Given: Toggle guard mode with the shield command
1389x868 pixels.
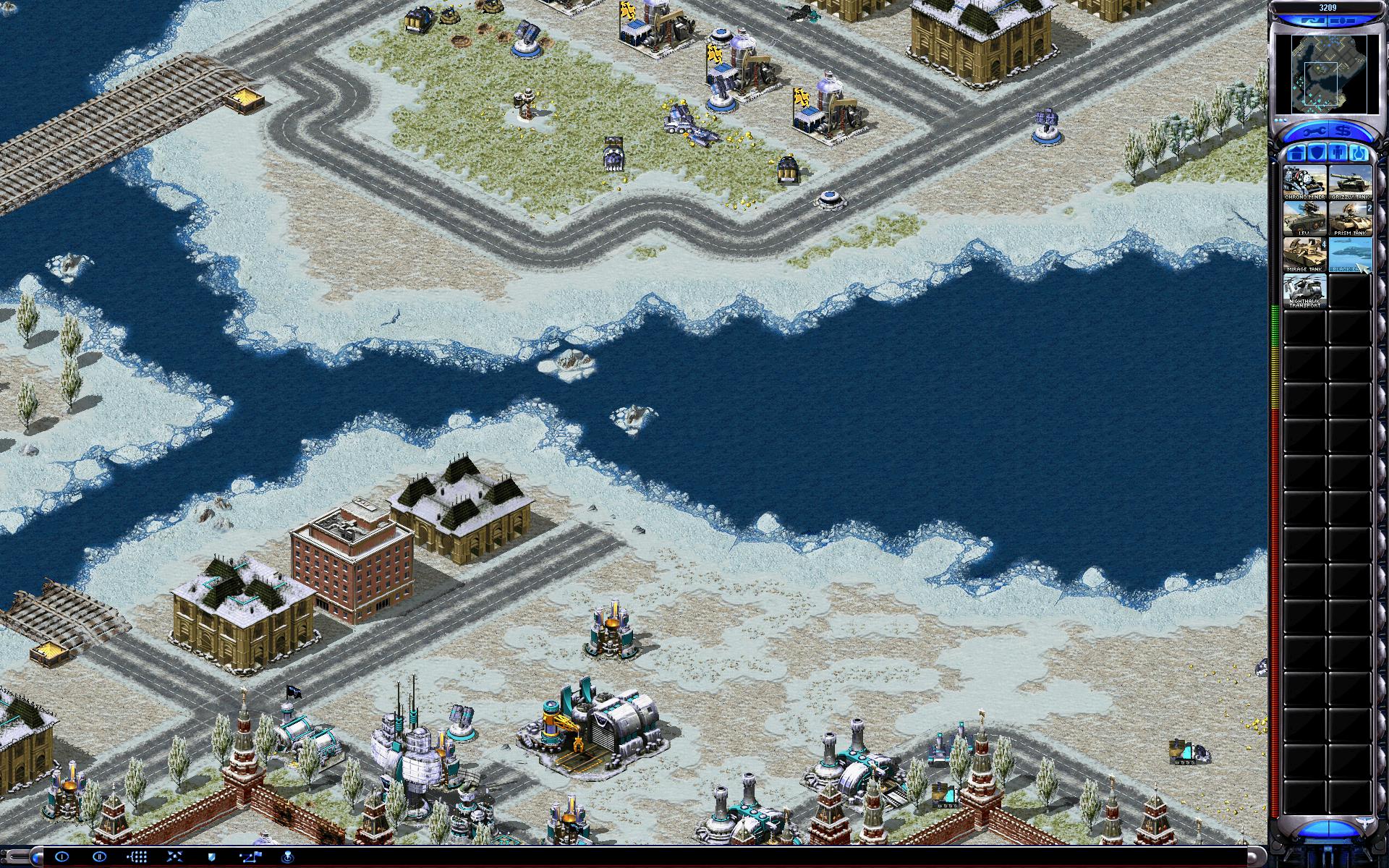Looking at the screenshot, I should pos(212,856).
